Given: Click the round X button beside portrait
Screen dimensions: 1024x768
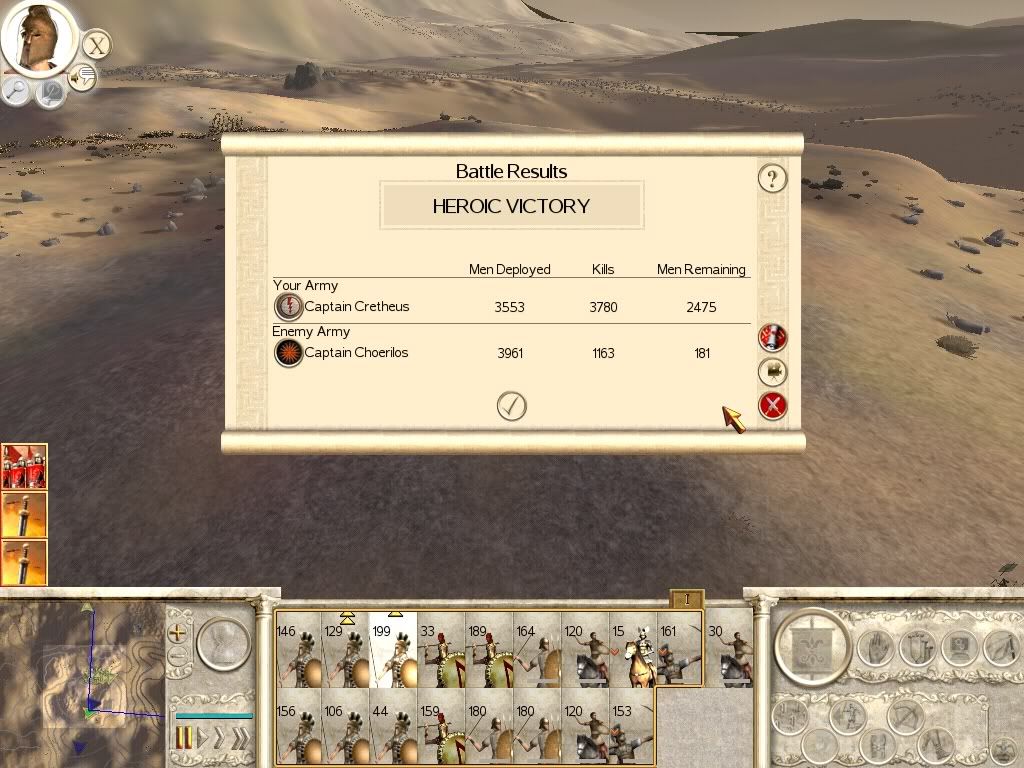Looking at the screenshot, I should (96, 45).
